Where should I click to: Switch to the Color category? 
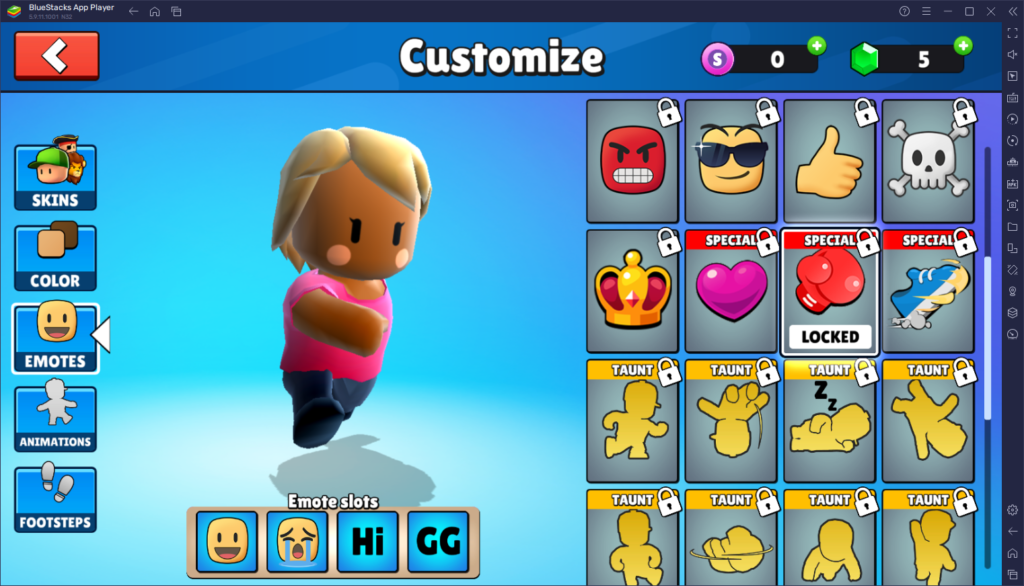pos(55,258)
